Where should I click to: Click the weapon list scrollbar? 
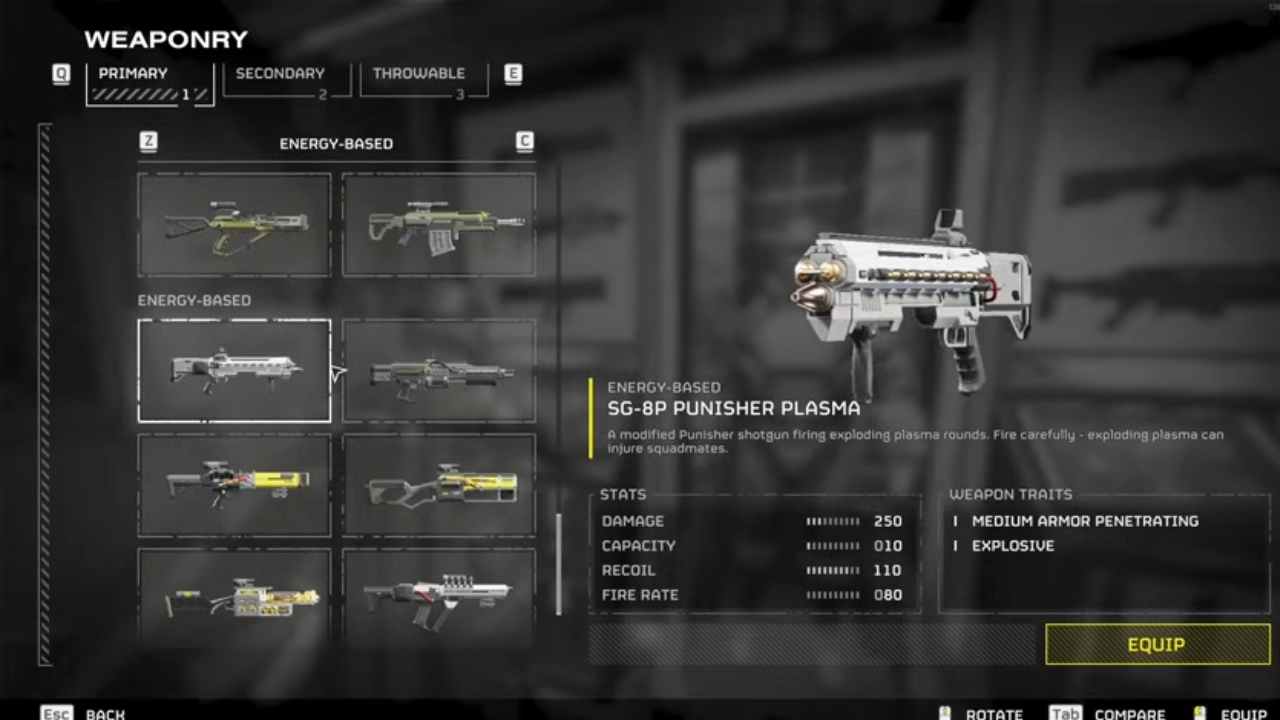point(558,564)
